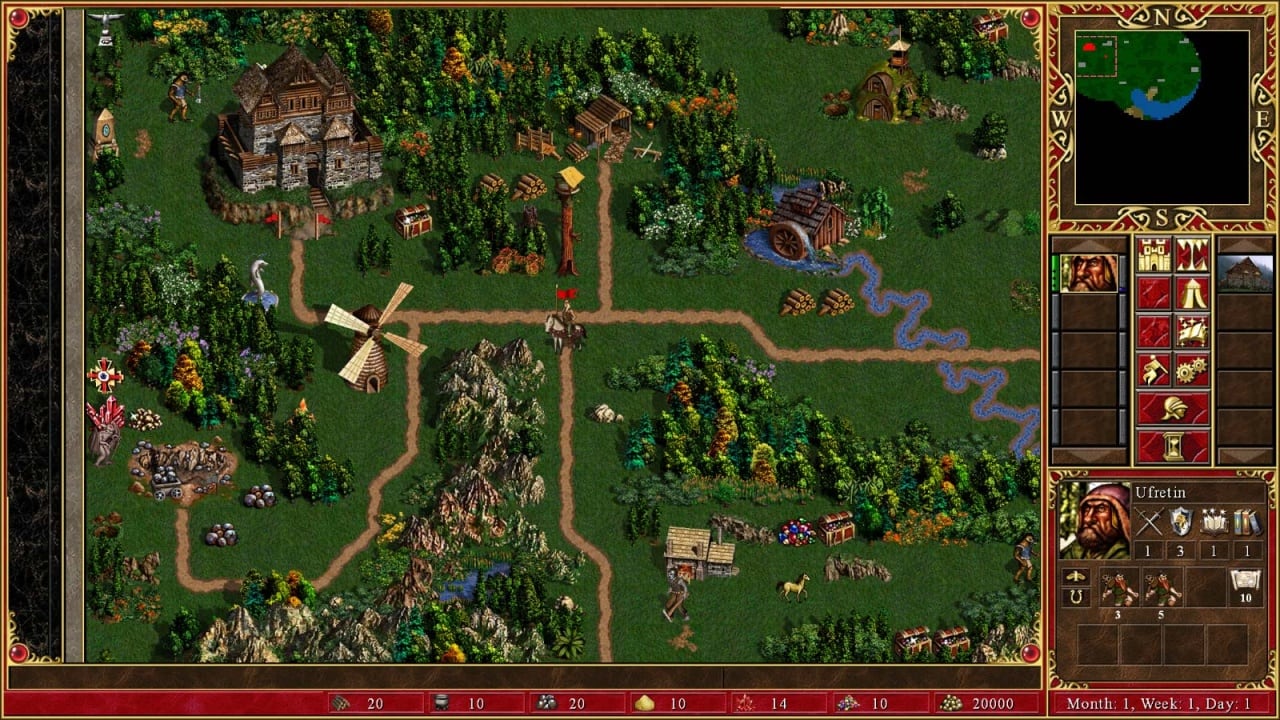Viewport: 1280px width, 720px height.
Task: Select the dwarf stack of 3
Action: 1119,588
